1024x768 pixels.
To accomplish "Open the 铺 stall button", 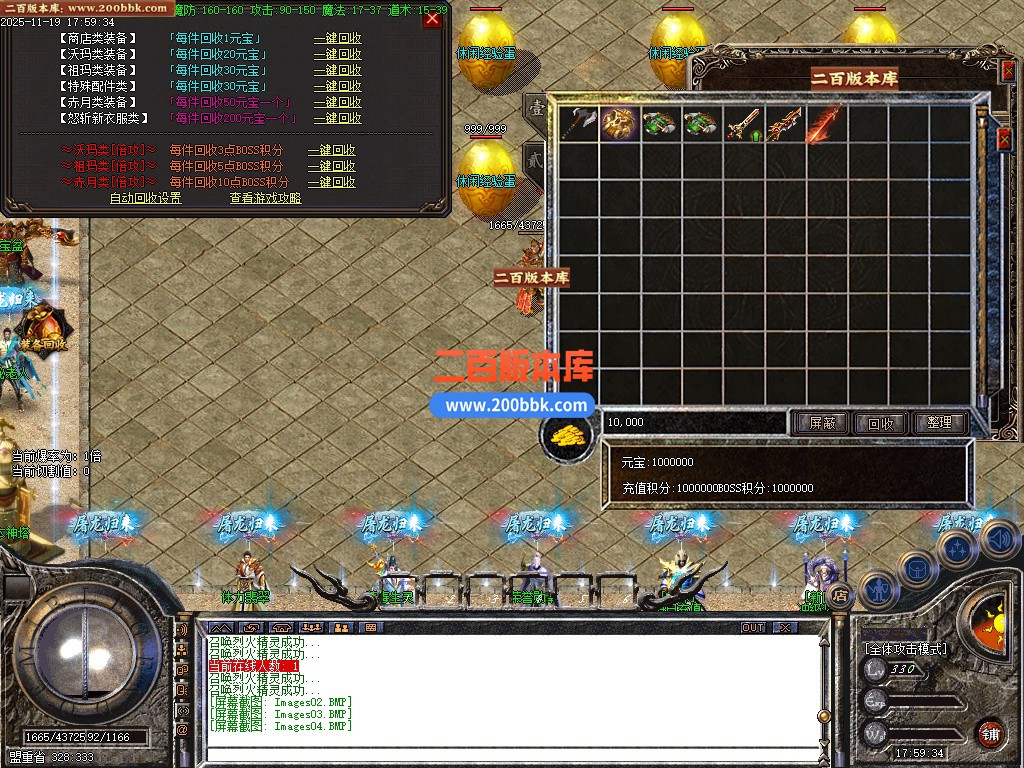I will [x=990, y=733].
